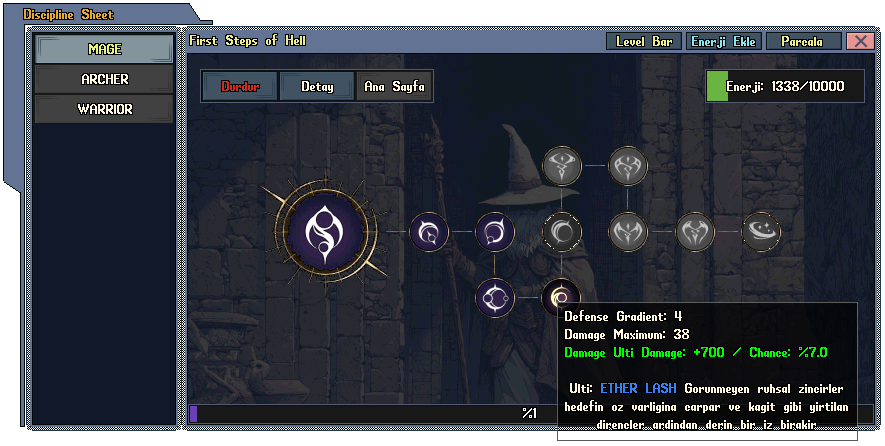Open the Level Bar panel
The image size is (885, 446).
[644, 42]
